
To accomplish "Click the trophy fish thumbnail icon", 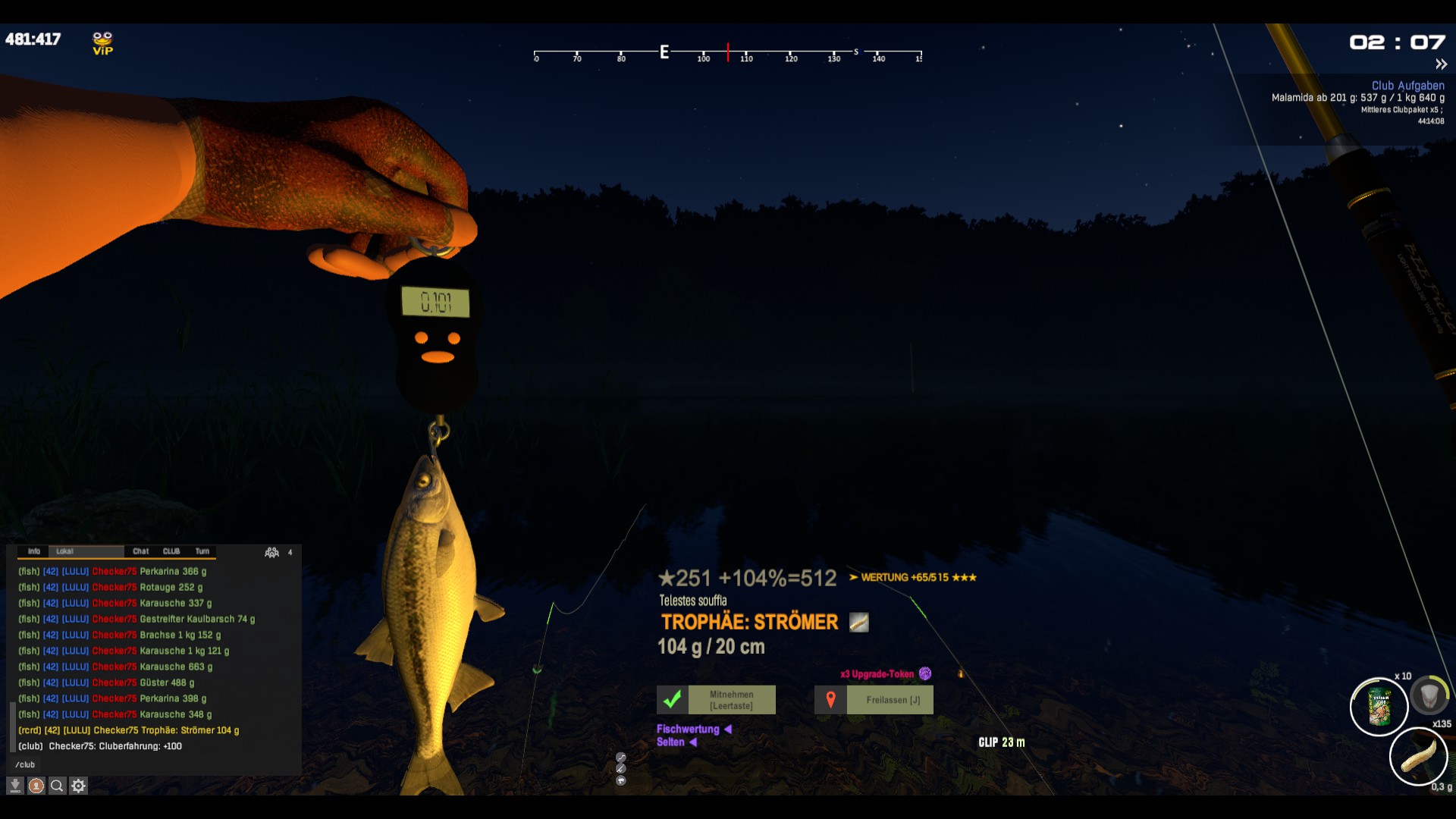I will (858, 623).
